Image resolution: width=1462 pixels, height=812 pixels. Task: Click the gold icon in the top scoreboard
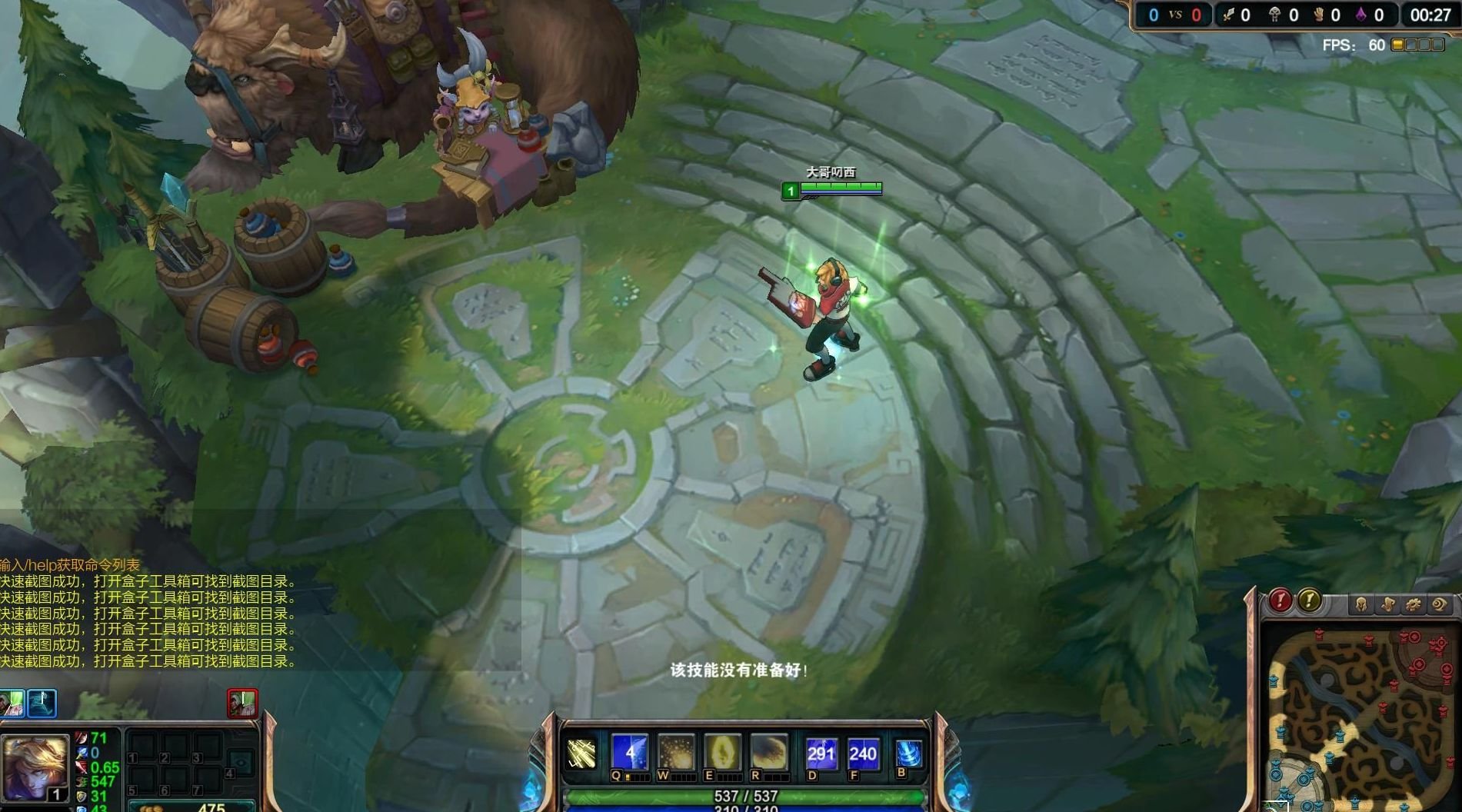coord(1229,15)
